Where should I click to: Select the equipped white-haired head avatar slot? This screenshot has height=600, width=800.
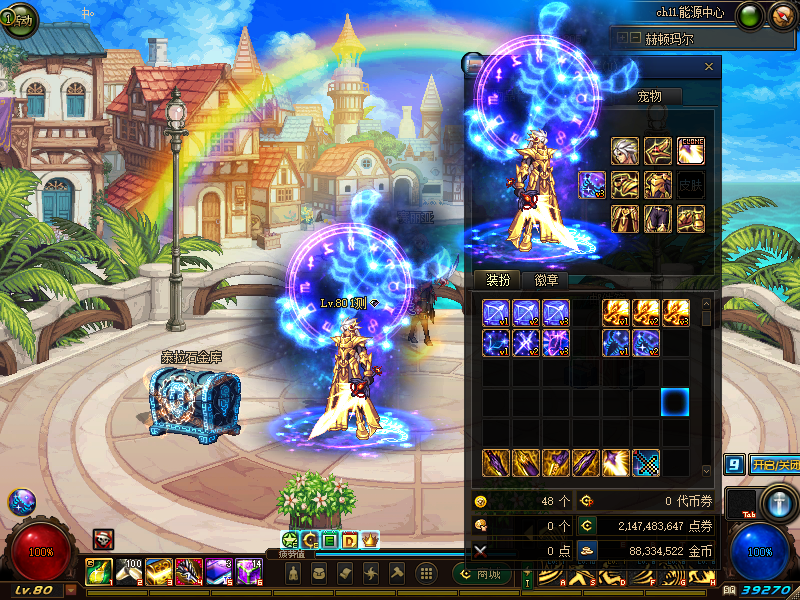coord(625,151)
